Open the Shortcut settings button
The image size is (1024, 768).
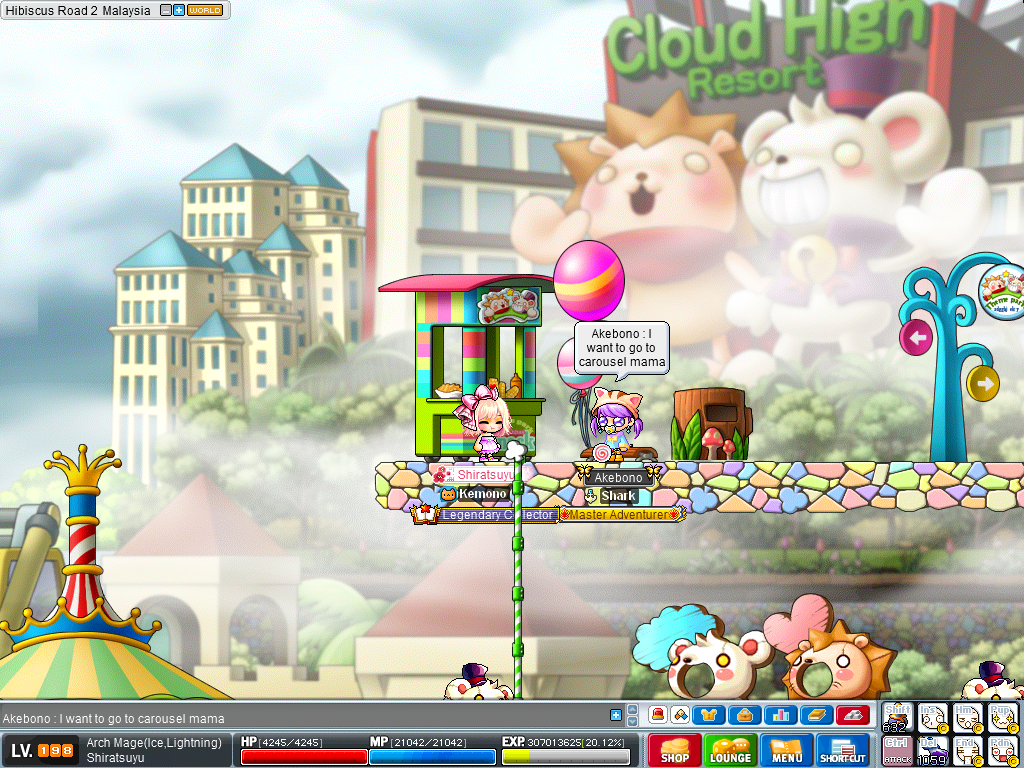click(842, 750)
